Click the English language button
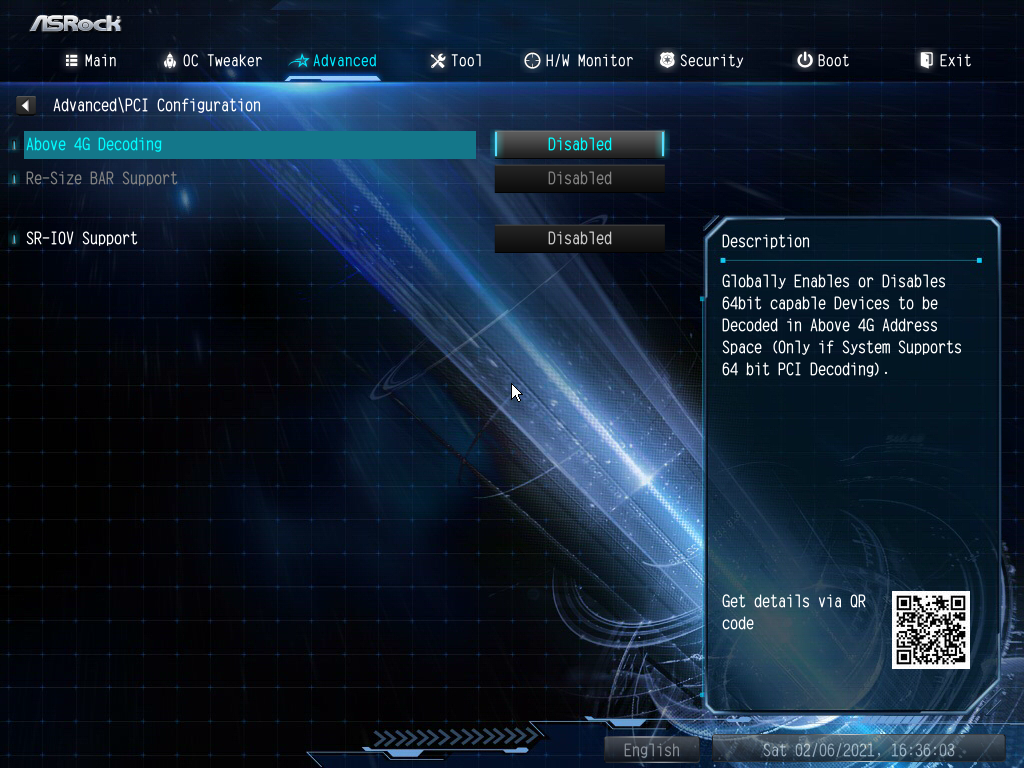Image resolution: width=1024 pixels, height=768 pixels. pyautogui.click(x=651, y=750)
